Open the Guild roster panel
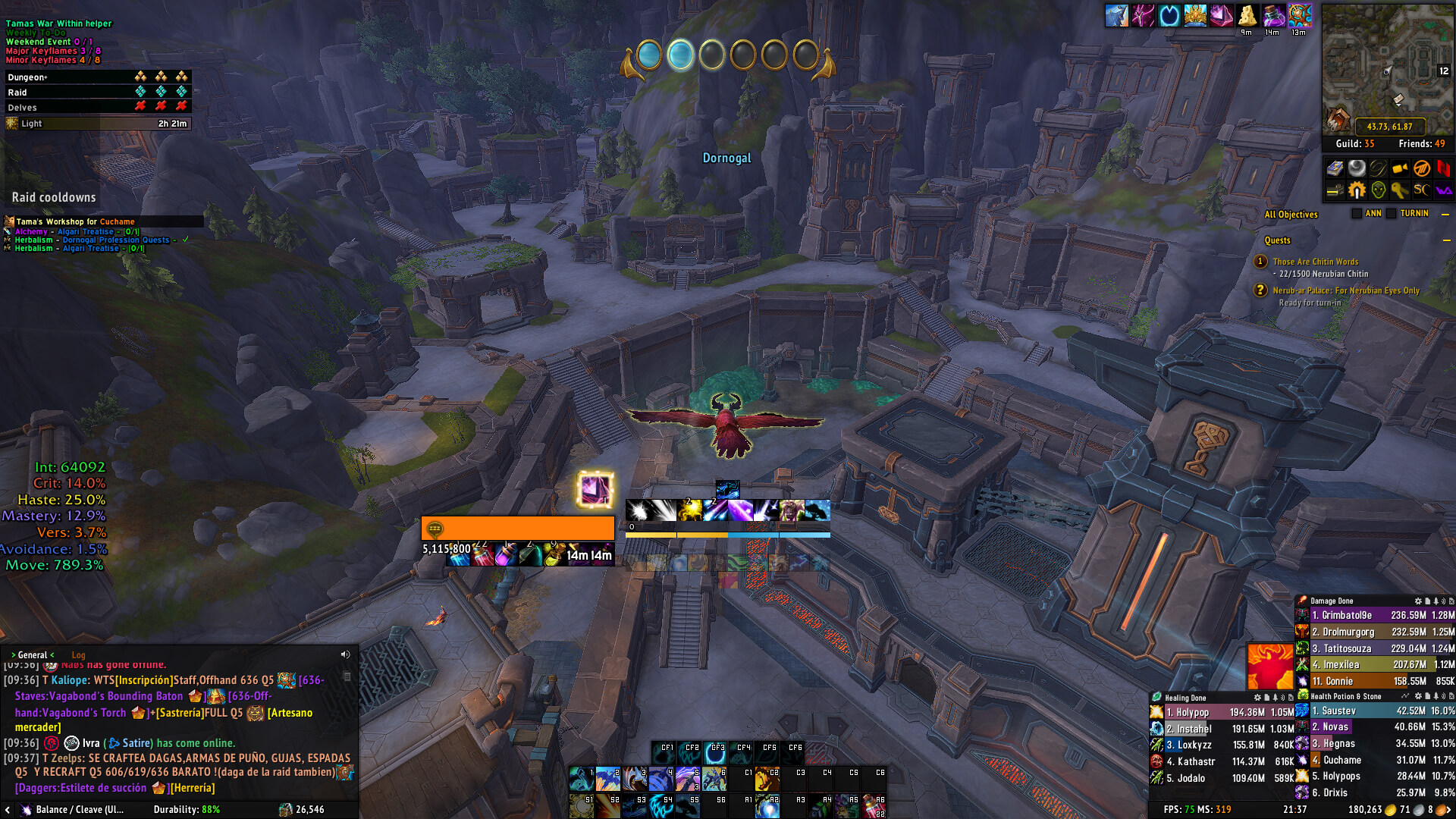The width and height of the screenshot is (1456, 819). click(x=1354, y=143)
